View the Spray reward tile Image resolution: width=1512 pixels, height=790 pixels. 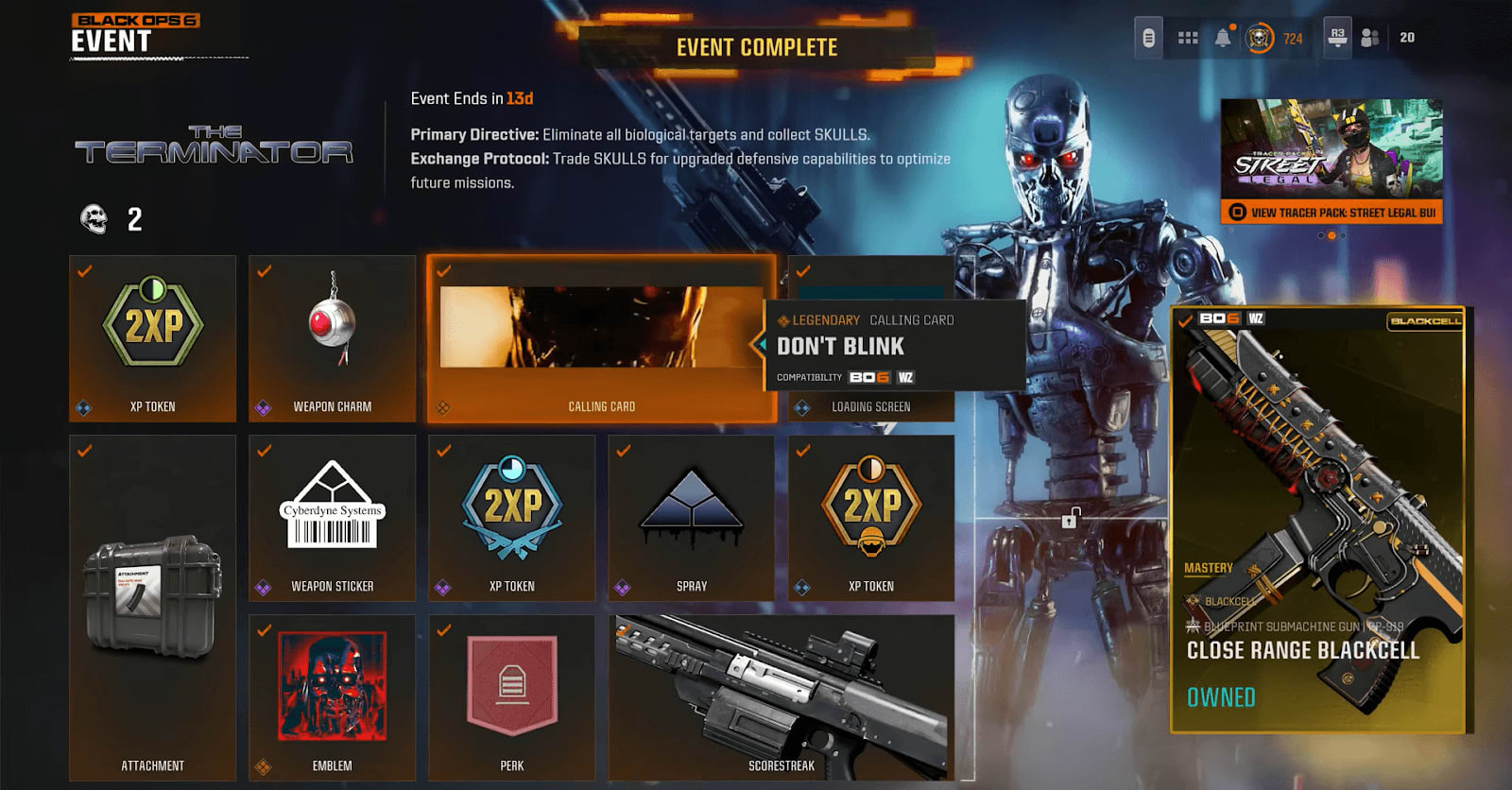(x=691, y=515)
